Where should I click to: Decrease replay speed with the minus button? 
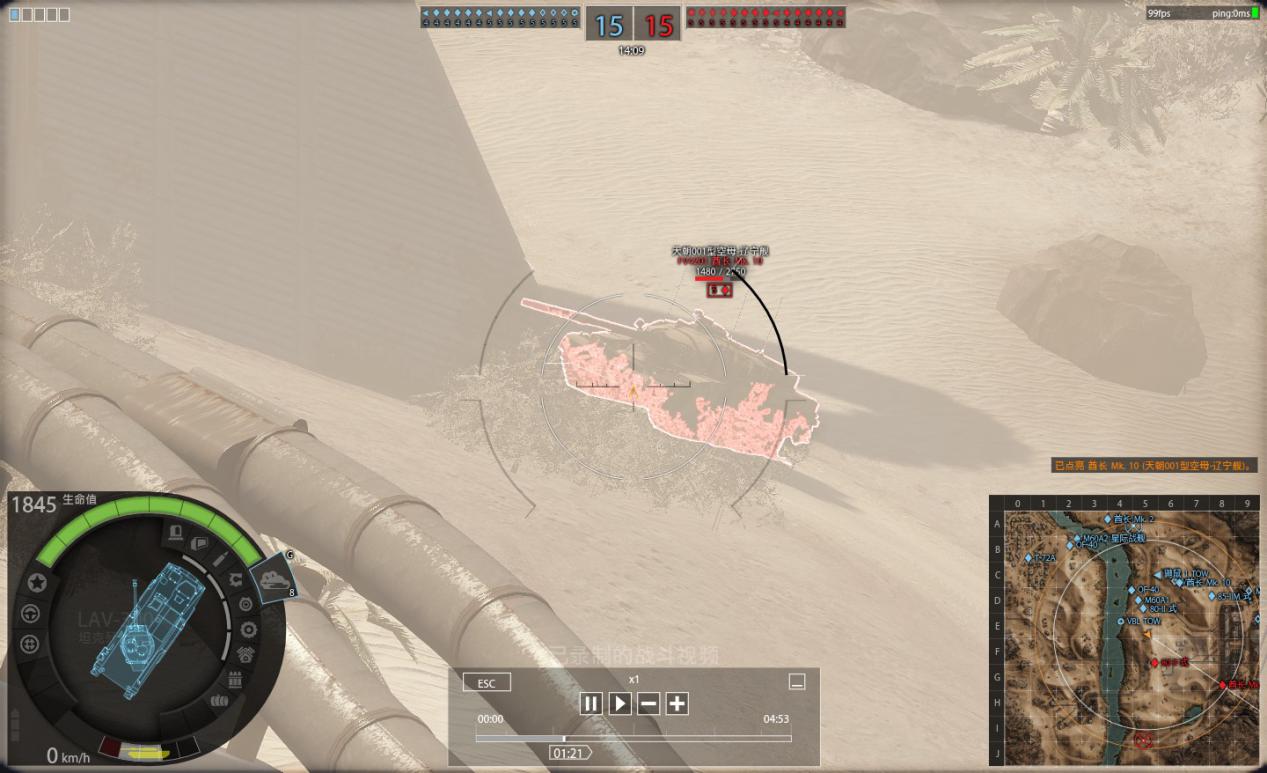point(649,704)
